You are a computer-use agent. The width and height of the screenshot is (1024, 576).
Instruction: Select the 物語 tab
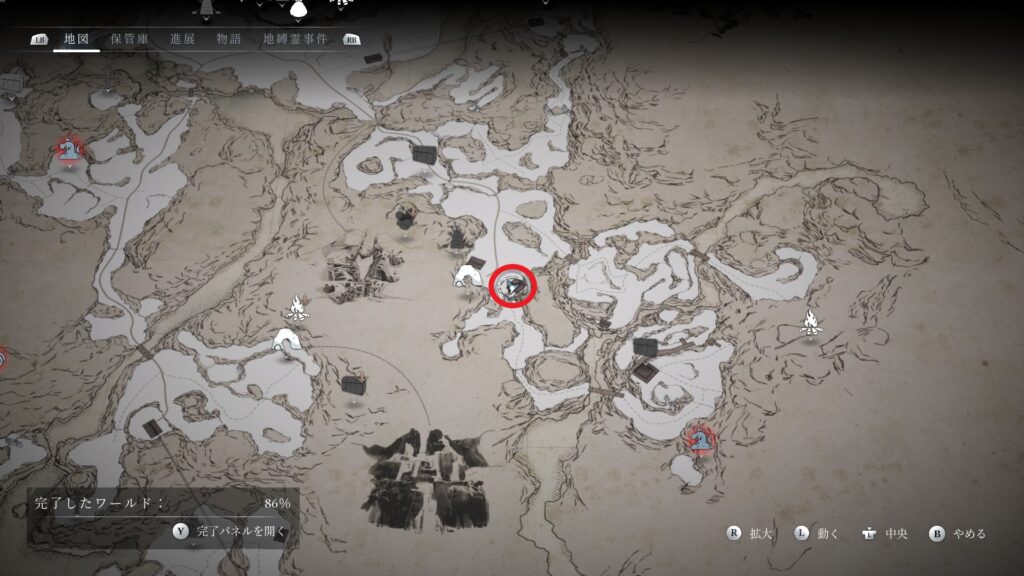pos(229,39)
